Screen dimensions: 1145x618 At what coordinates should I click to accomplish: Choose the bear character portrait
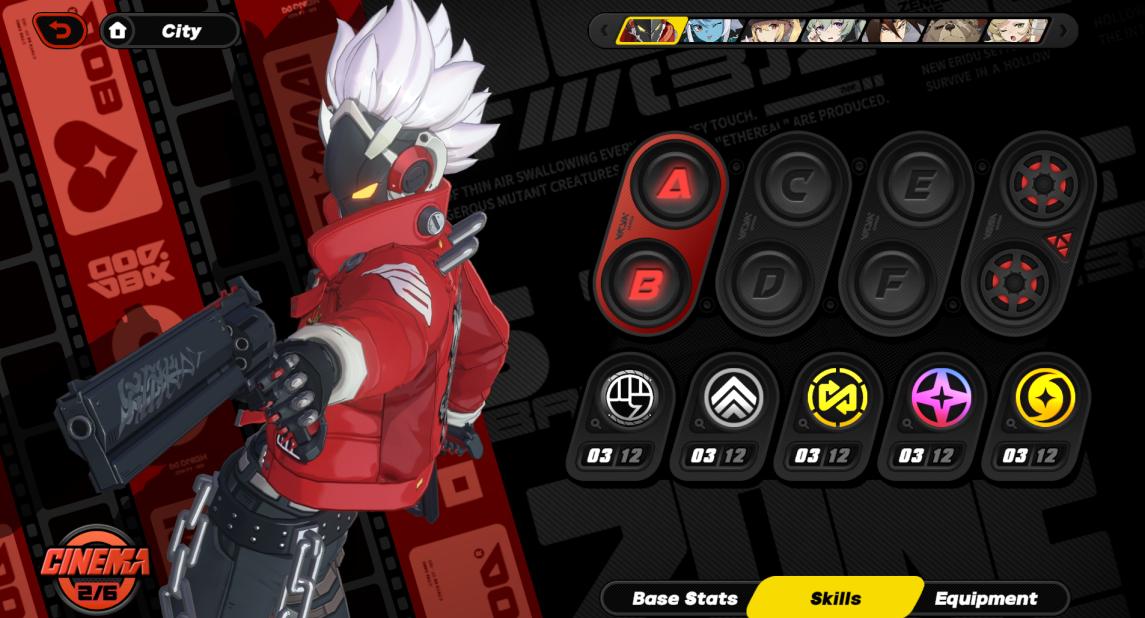pos(954,31)
